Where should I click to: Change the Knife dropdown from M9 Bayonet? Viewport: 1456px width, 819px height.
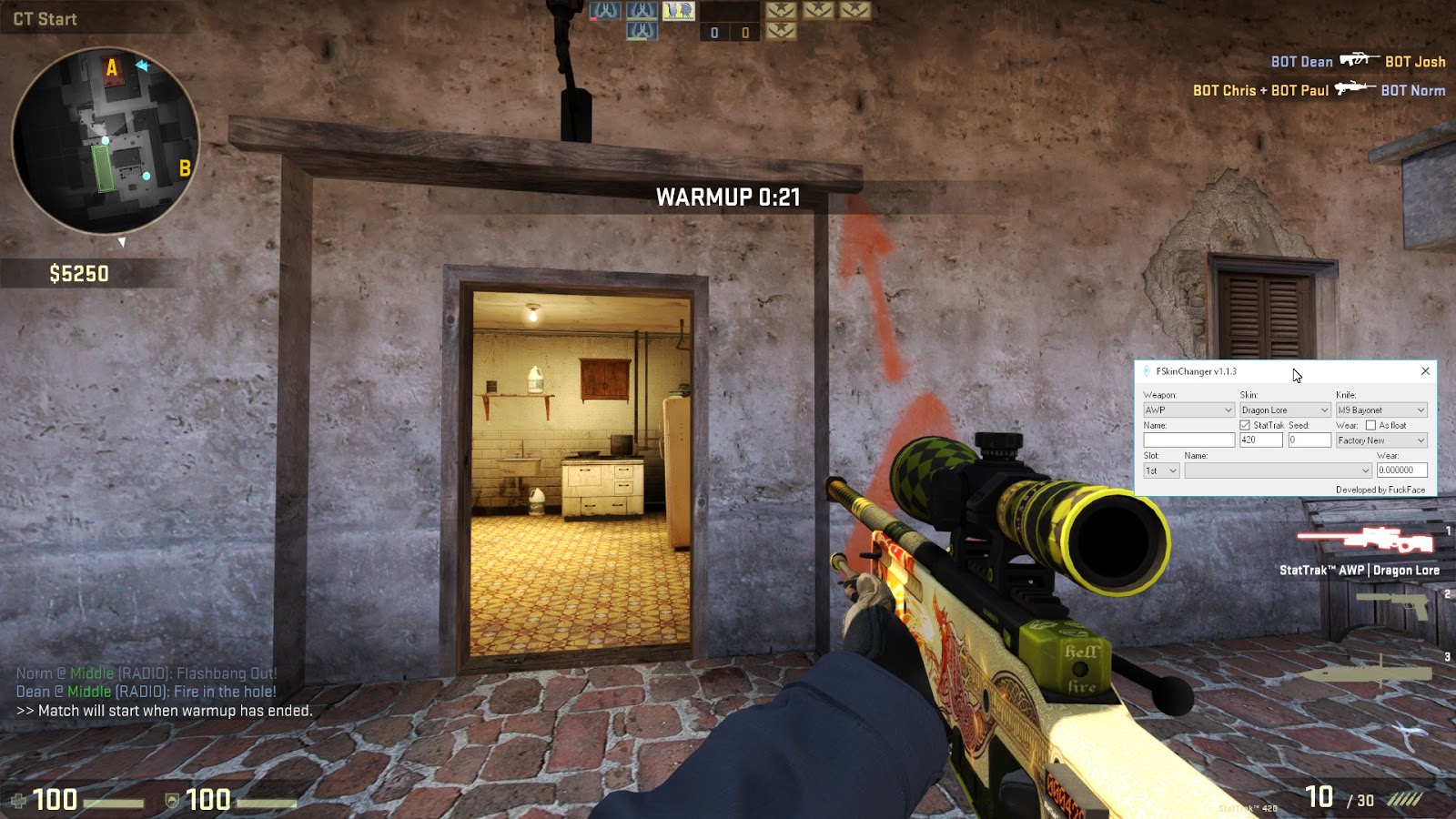1381,409
